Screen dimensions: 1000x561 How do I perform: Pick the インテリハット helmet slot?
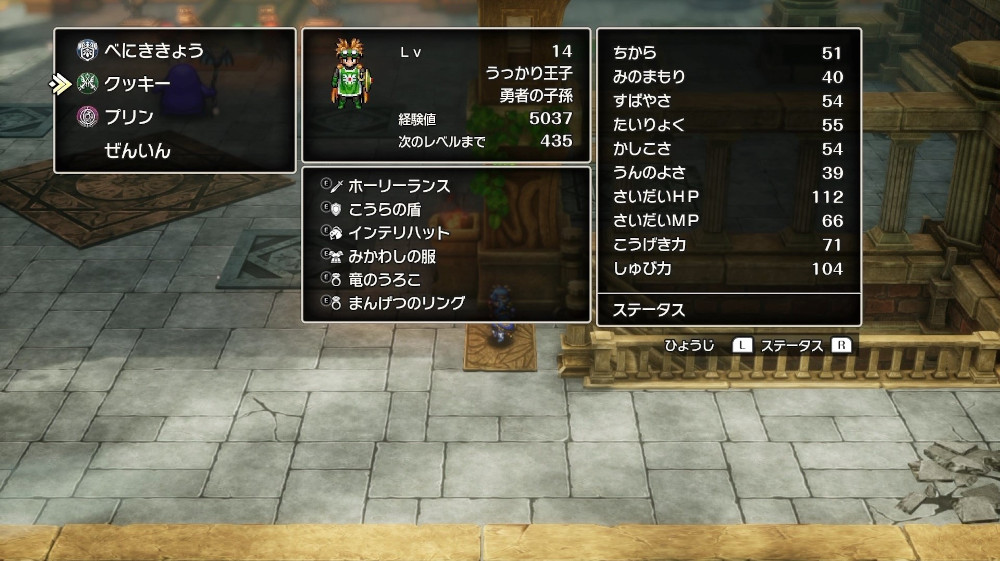399,232
